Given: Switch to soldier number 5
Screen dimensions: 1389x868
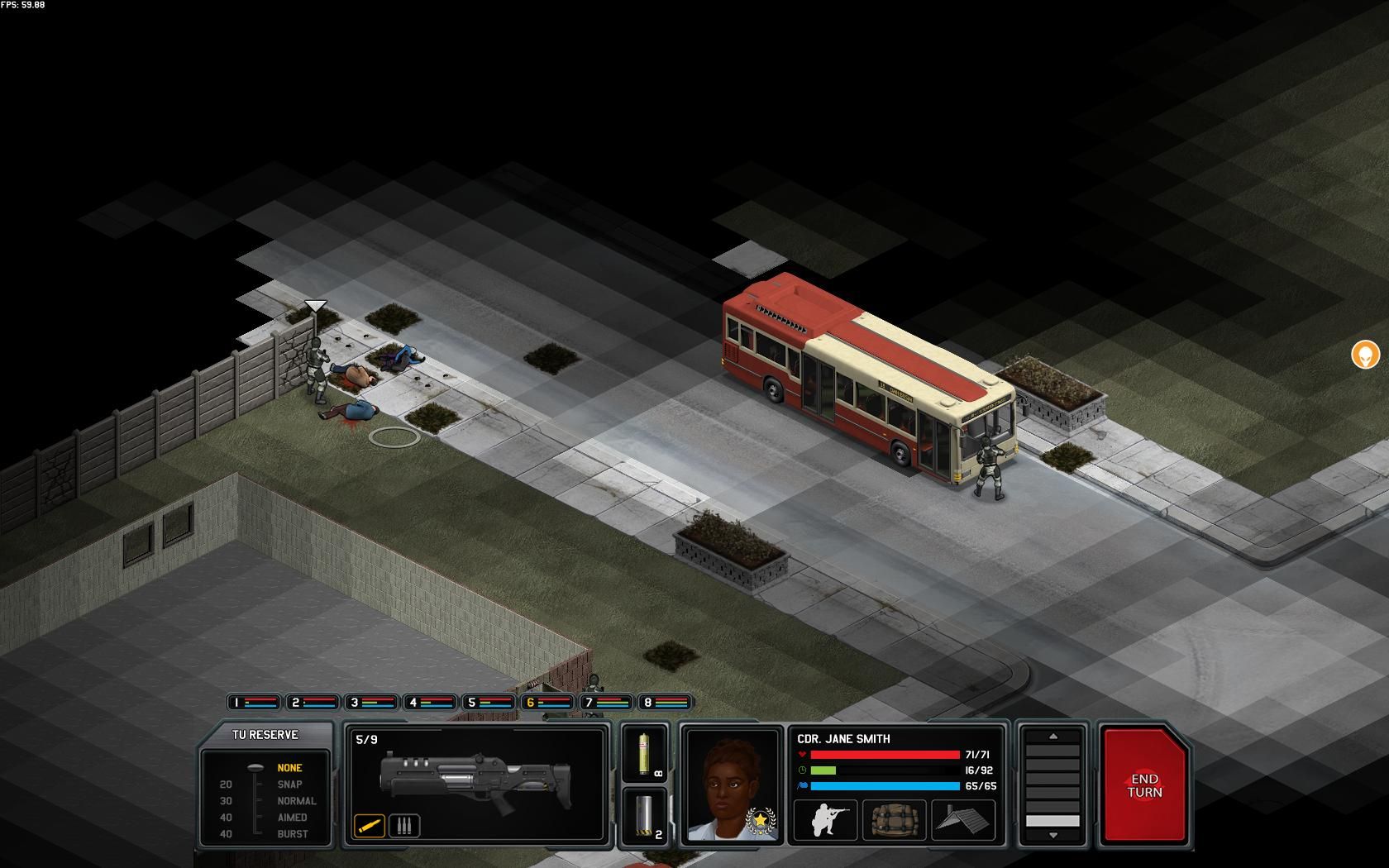Looking at the screenshot, I should coord(489,703).
